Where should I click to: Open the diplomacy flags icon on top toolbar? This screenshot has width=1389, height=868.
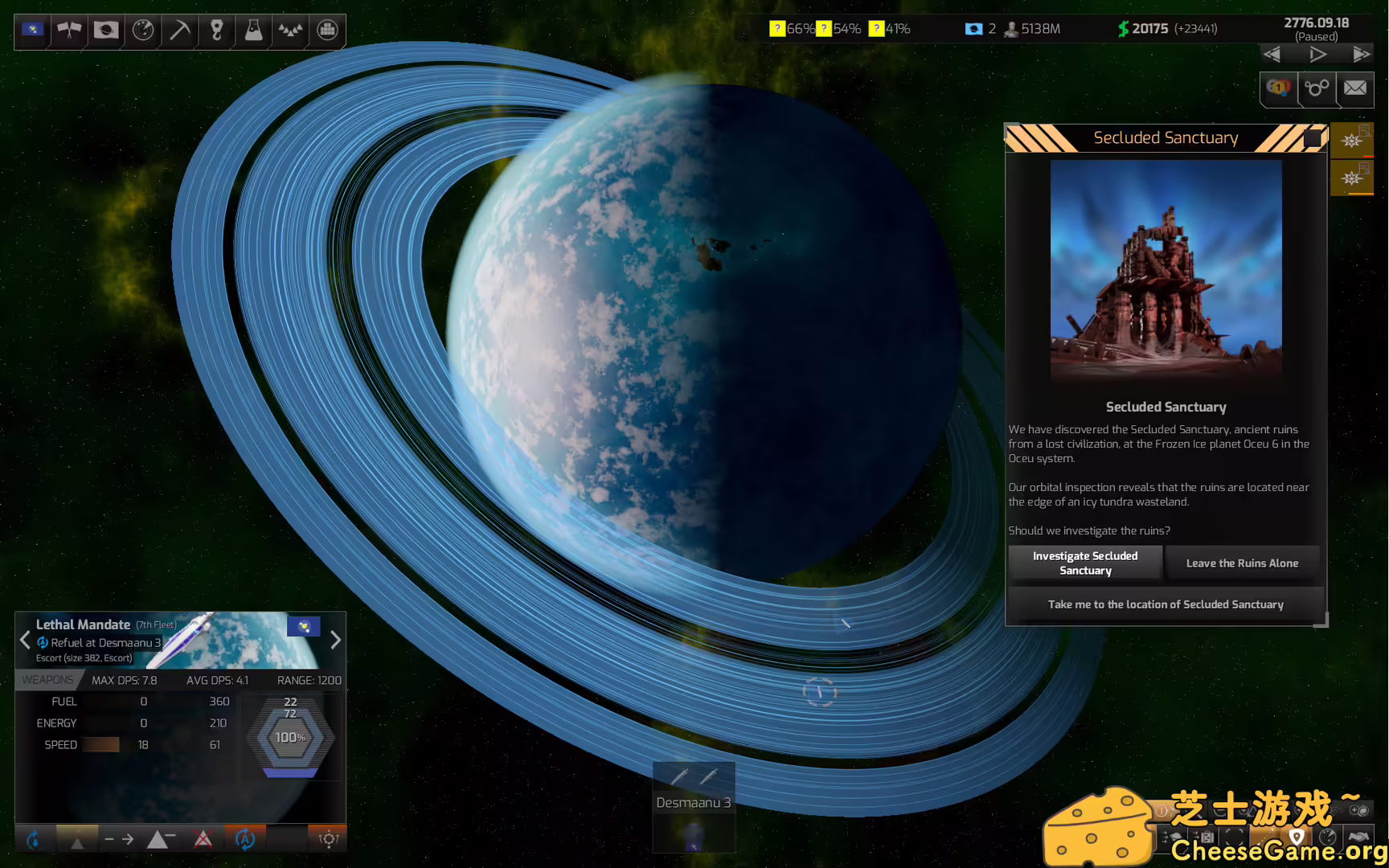tap(68, 31)
